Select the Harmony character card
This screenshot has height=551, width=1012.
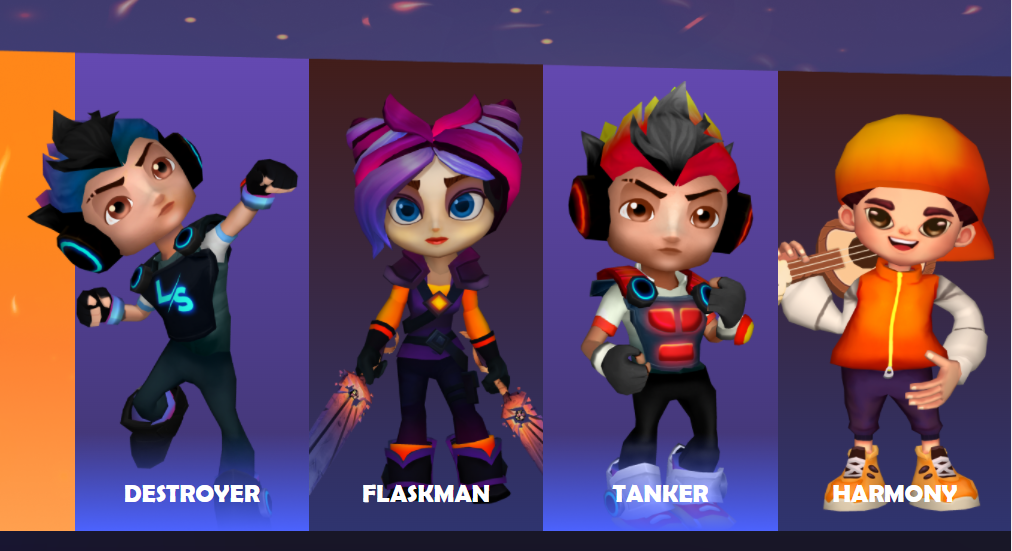(894, 300)
